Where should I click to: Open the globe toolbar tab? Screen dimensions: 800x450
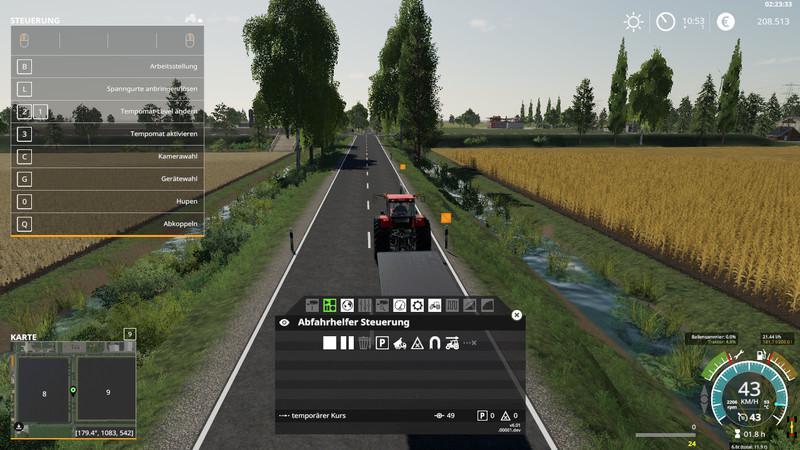click(347, 304)
